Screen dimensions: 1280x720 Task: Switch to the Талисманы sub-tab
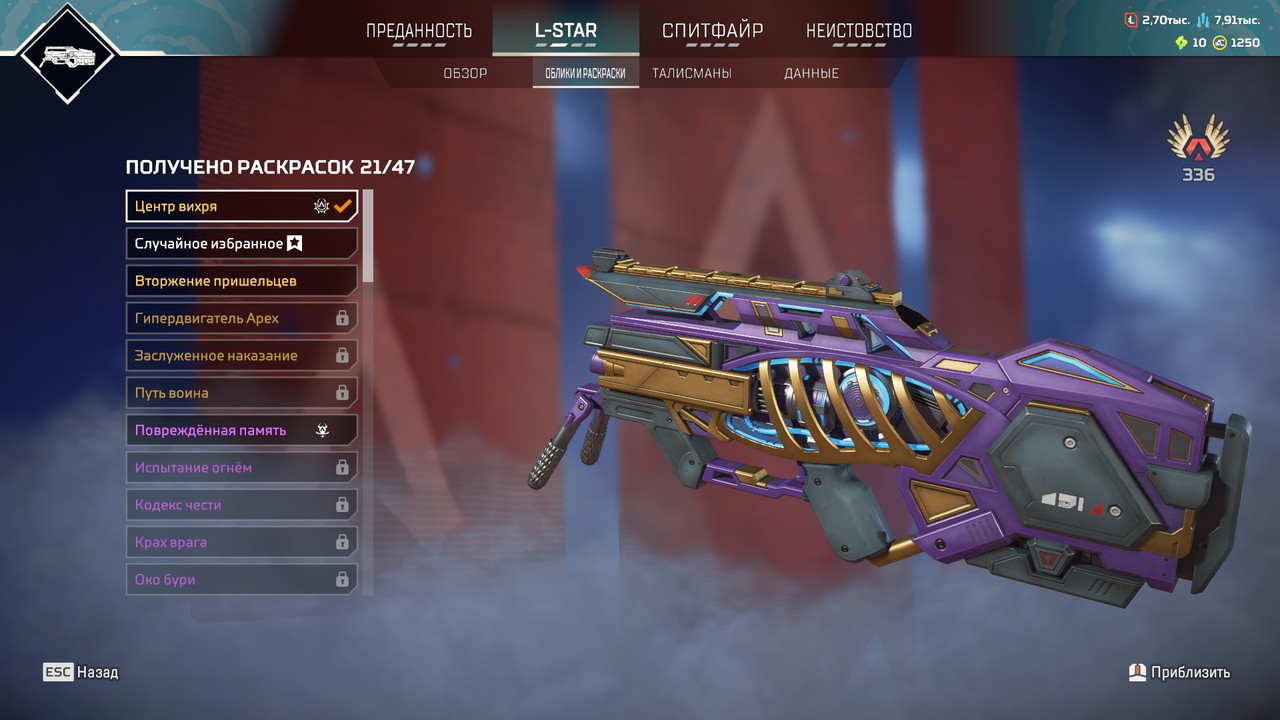[691, 73]
